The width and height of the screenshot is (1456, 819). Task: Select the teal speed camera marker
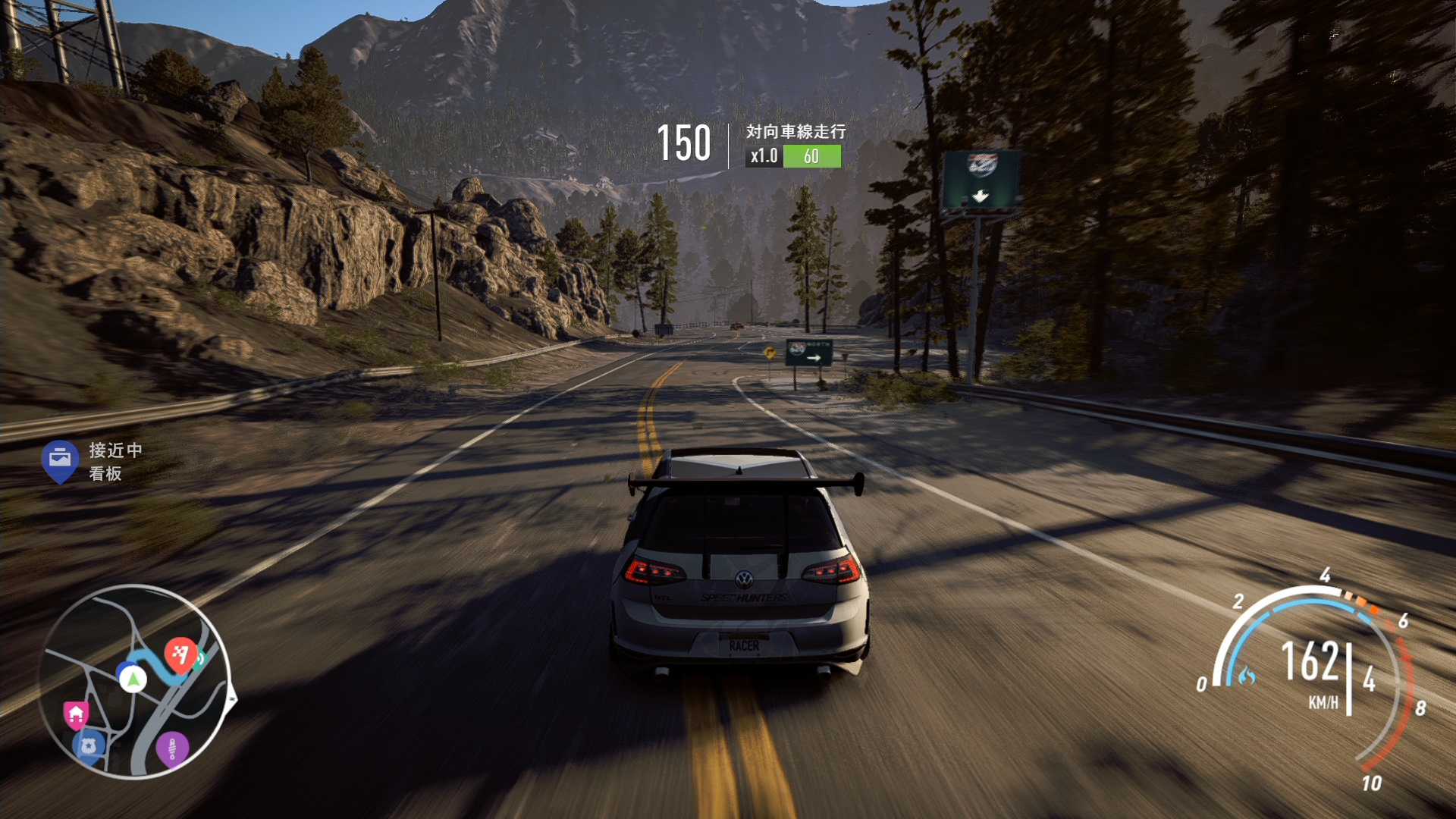click(x=201, y=660)
